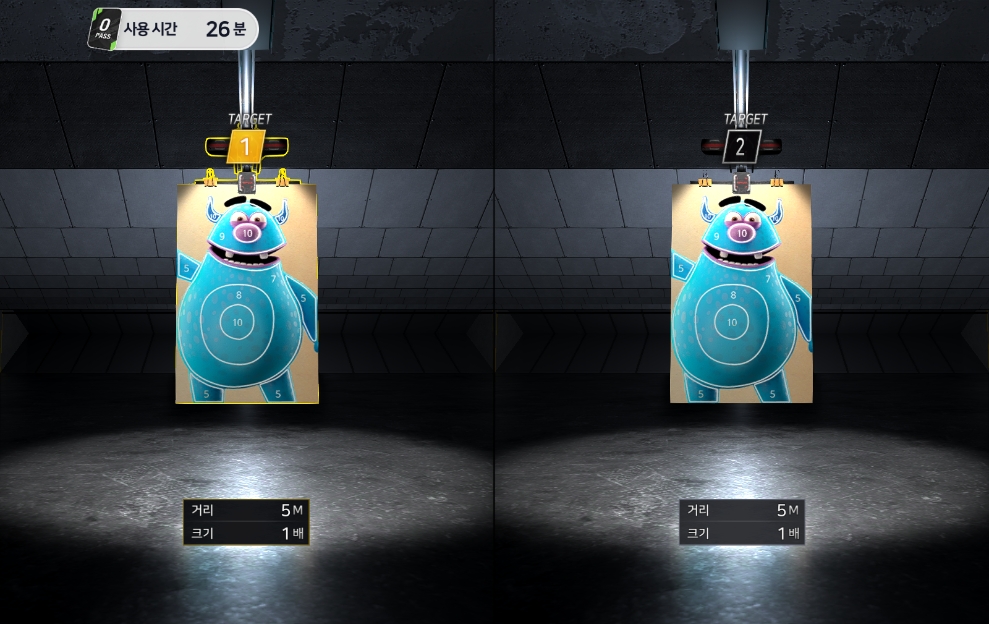
Task: Change the 크기 1배 size for Target 1
Action: pyautogui.click(x=246, y=533)
